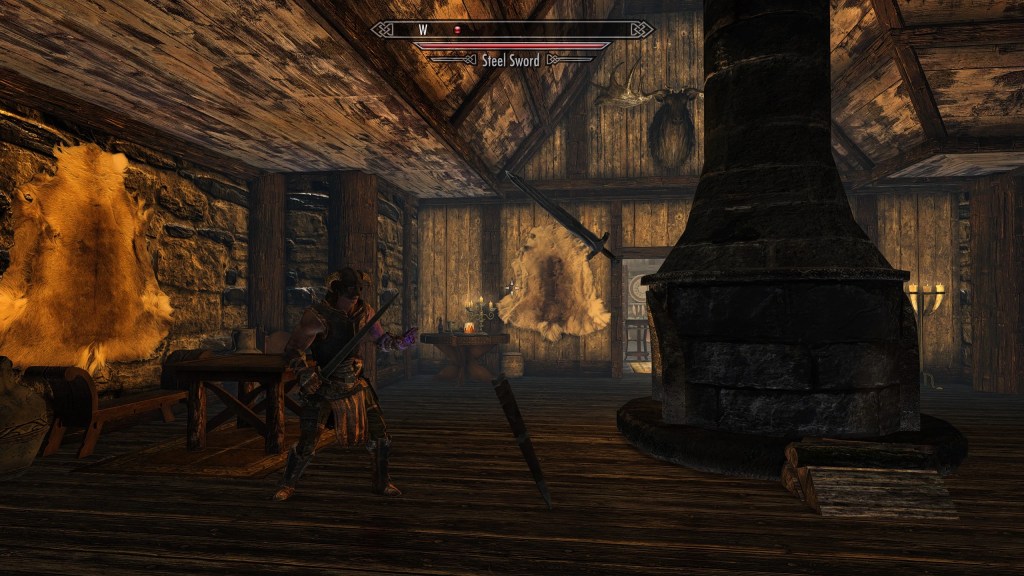Select the red enemy marker on the compass
This screenshot has width=1024, height=576.
pos(457,30)
